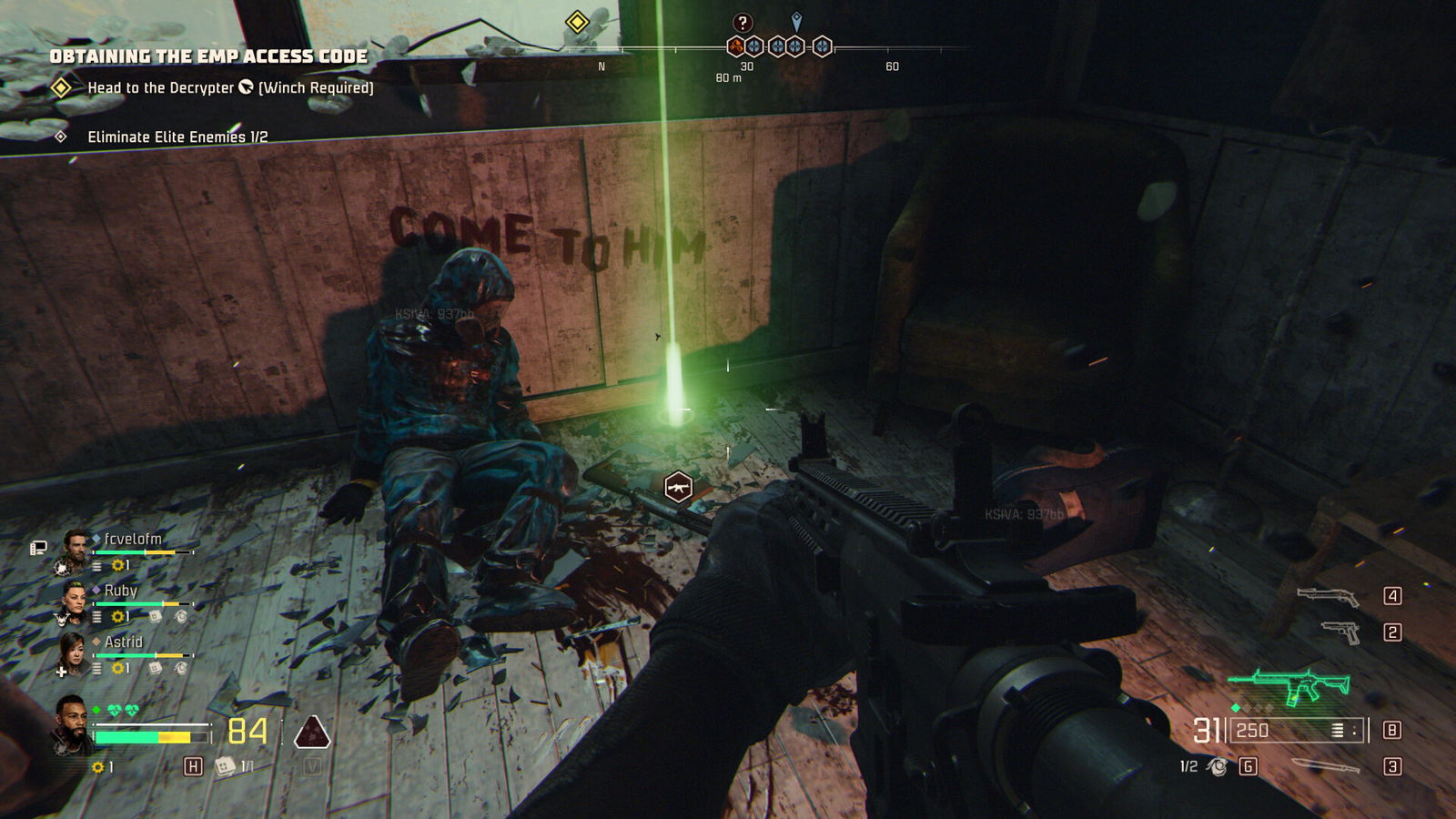Select the highlighted green assault rifle icon
This screenshot has height=819, width=1456.
tap(1289, 686)
